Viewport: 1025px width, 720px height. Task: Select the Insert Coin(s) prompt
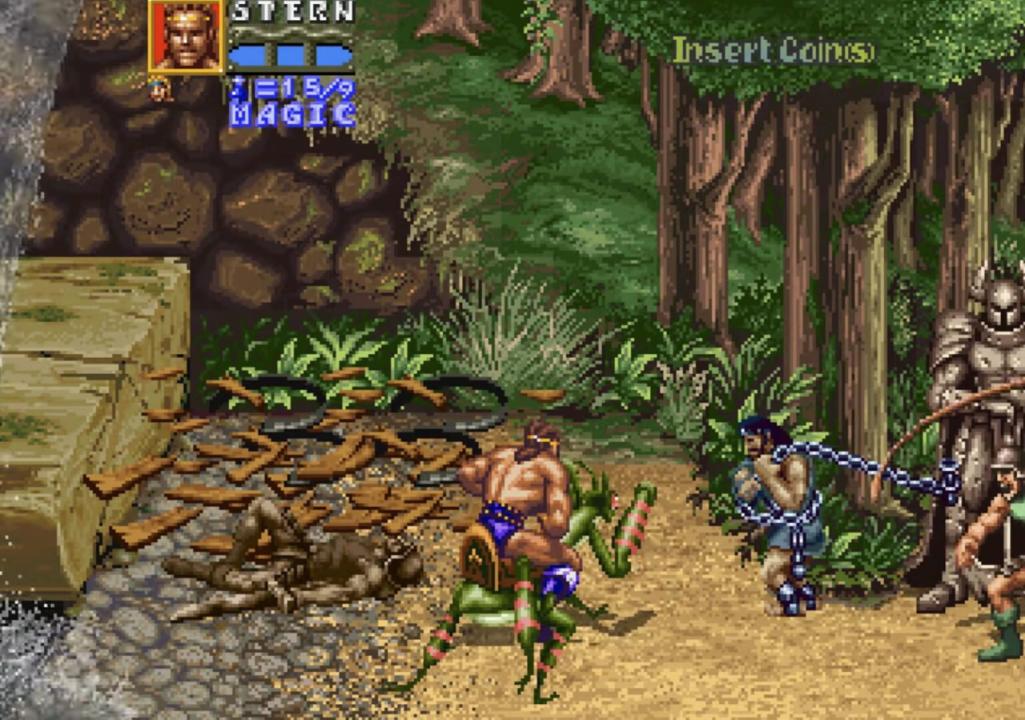772,50
